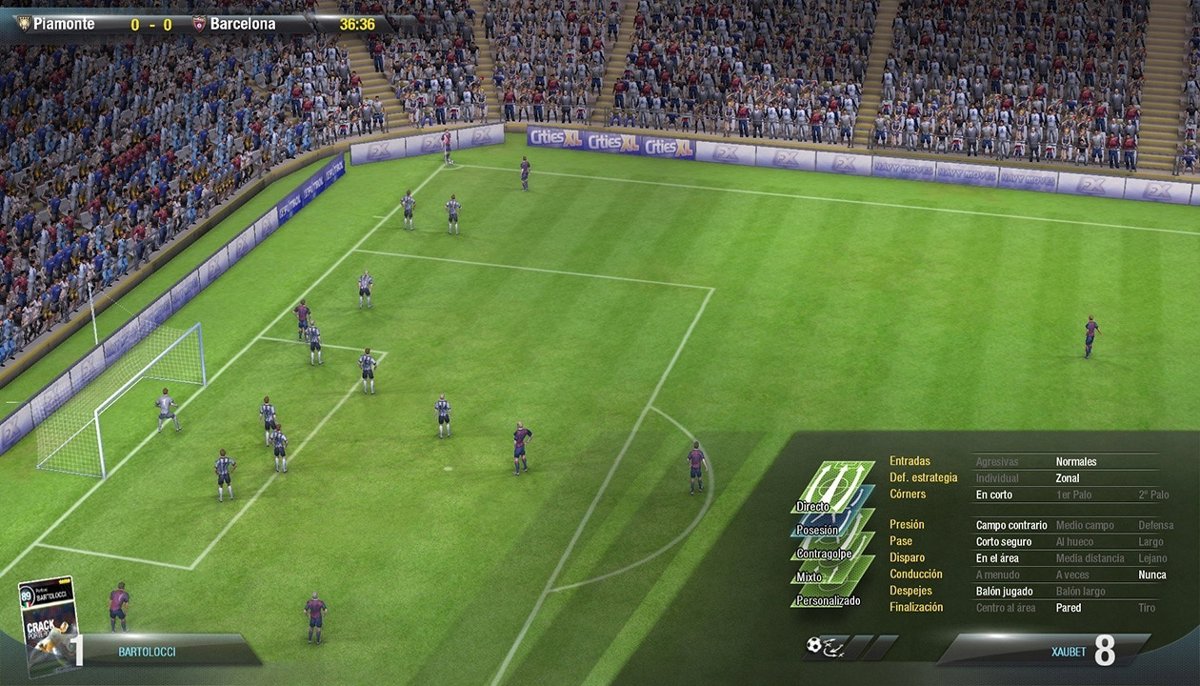Choose Individual defensive strategy

[x=997, y=479]
